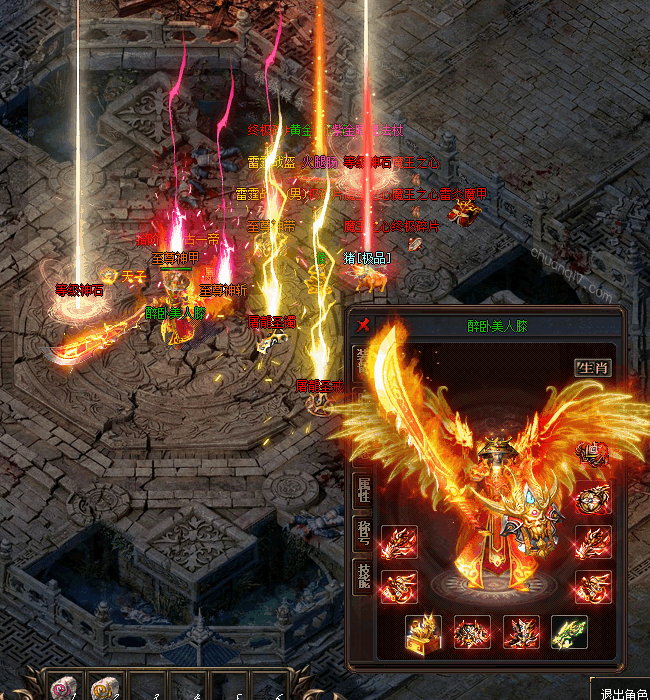Click the 退出角色 exit character button
650x700 pixels.
tap(622, 691)
